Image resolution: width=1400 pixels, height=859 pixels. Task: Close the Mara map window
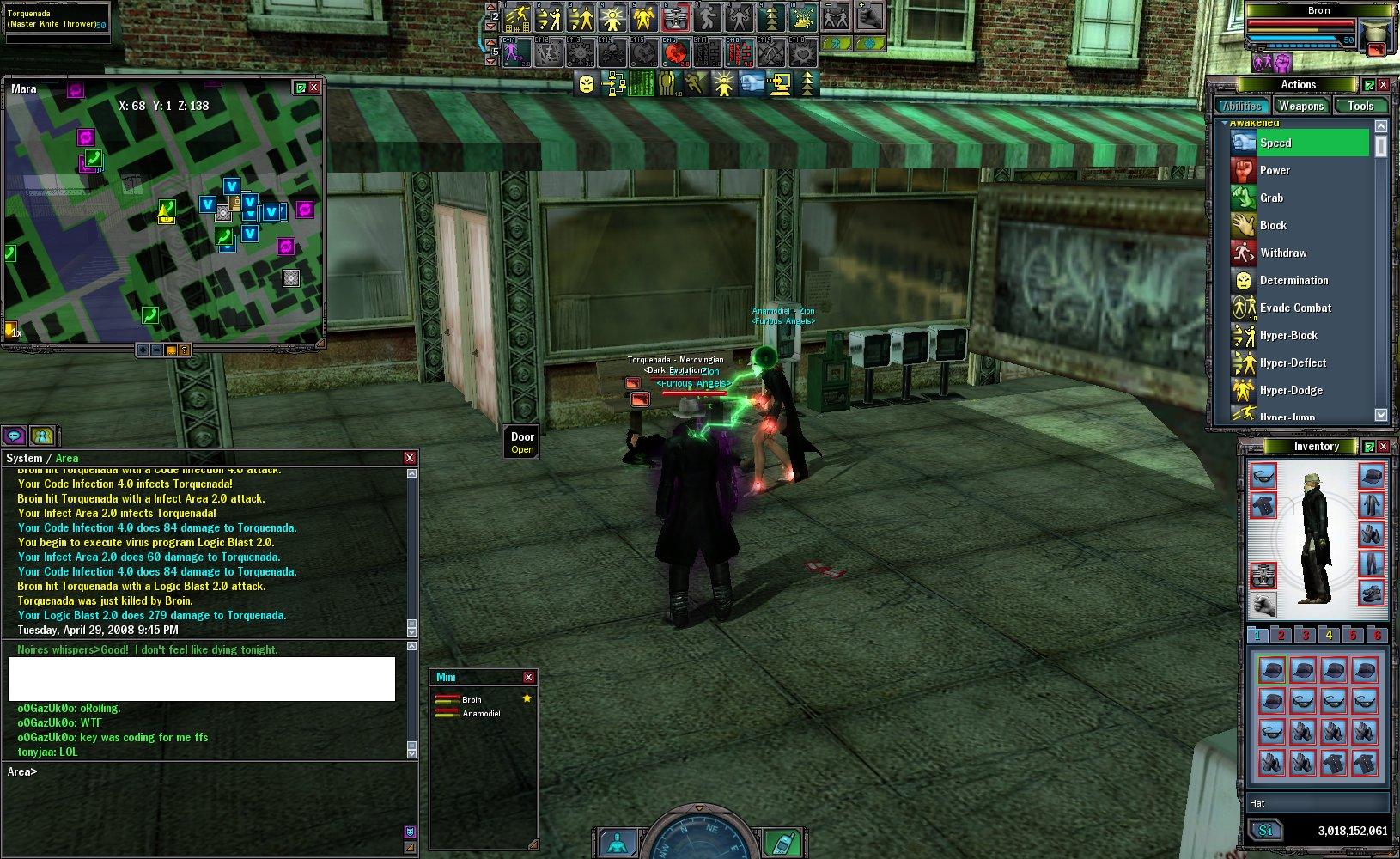click(x=314, y=88)
